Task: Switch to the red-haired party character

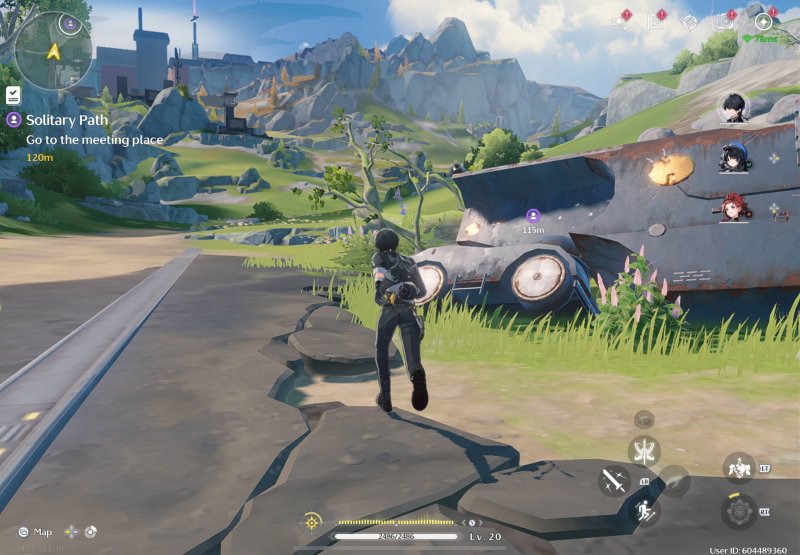Action: [735, 207]
